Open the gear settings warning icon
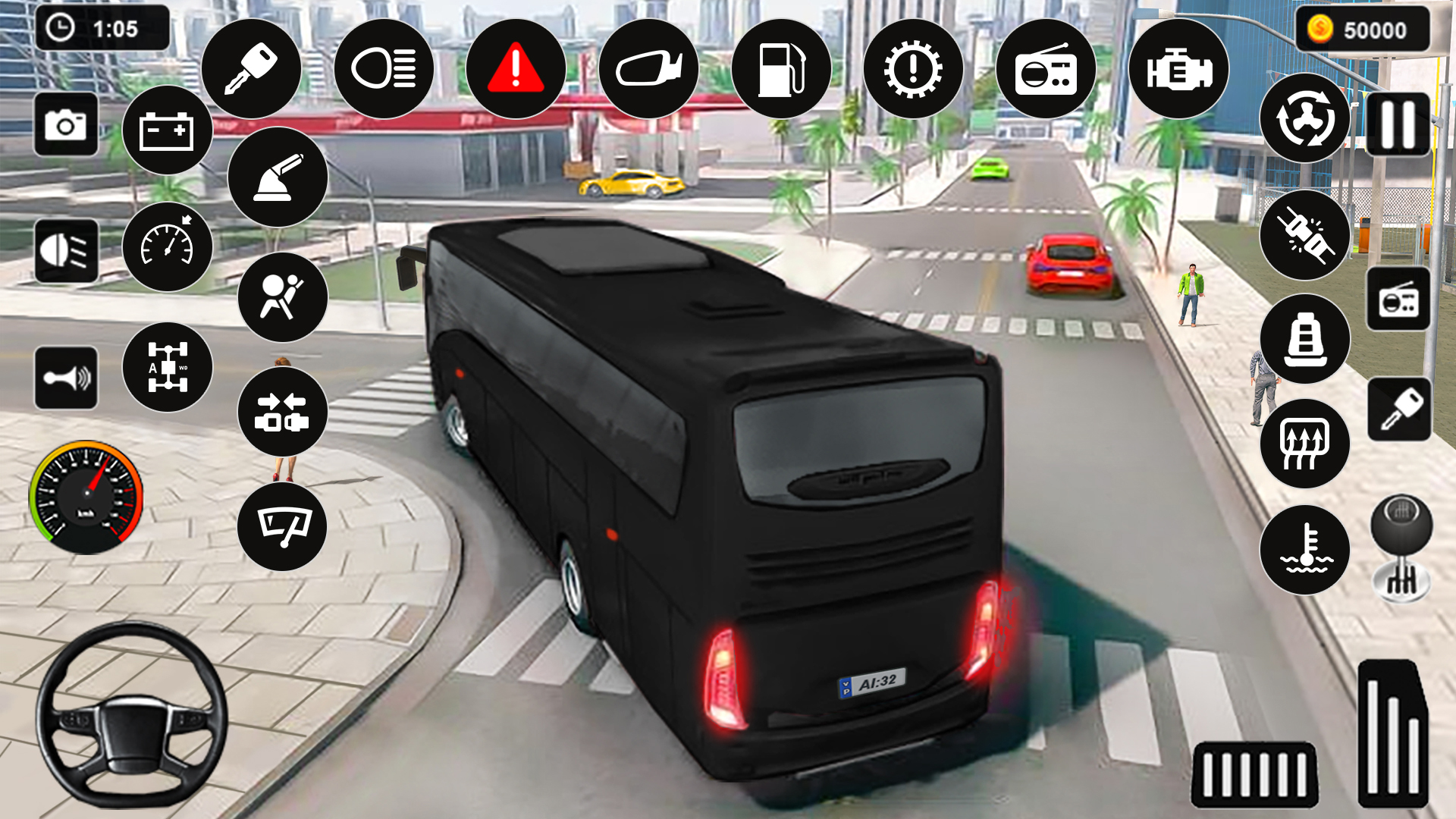 914,68
